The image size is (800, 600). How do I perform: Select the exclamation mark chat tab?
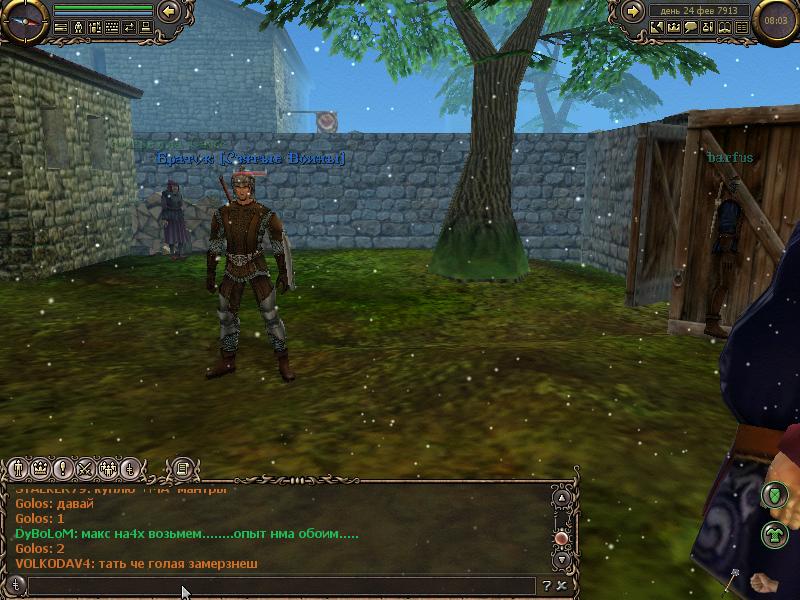coord(62,468)
